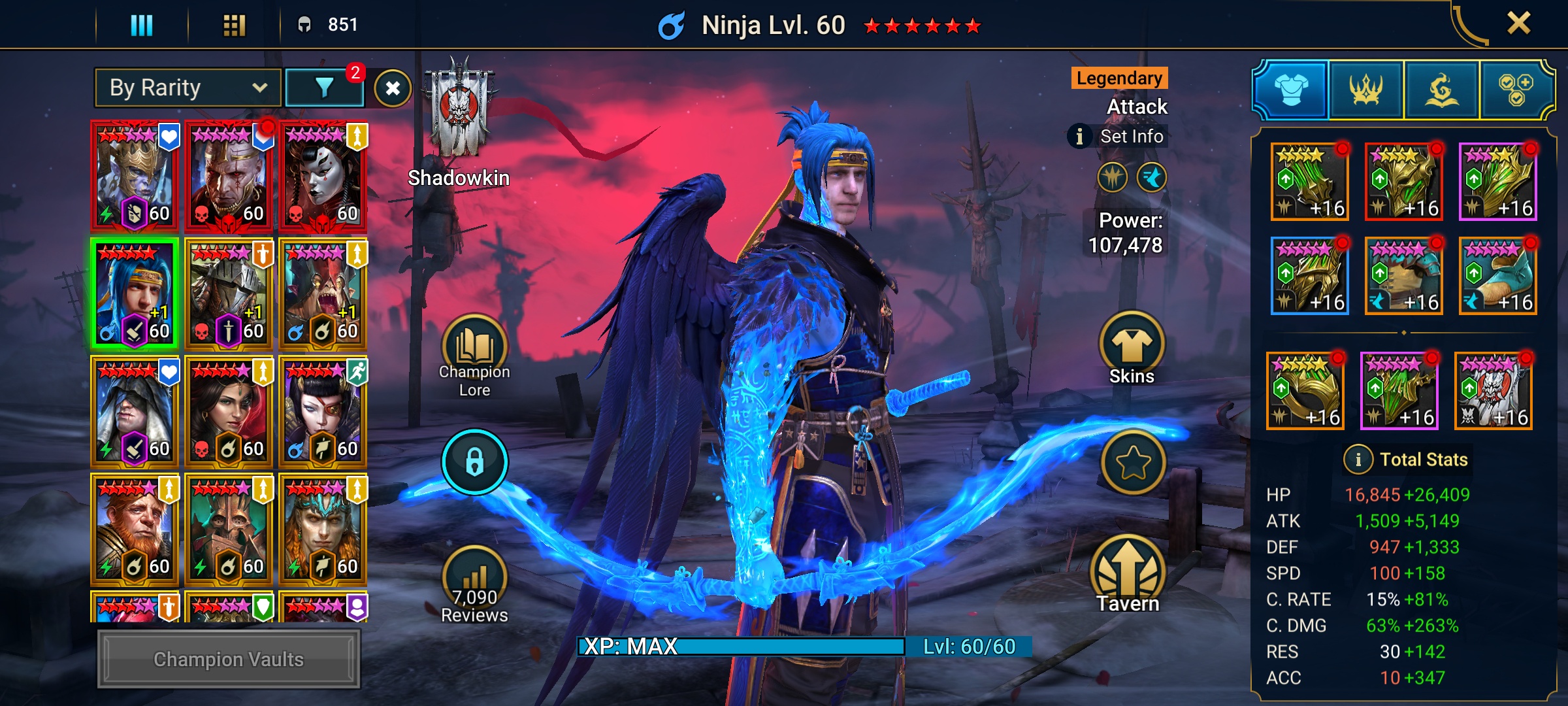Switch to the crown tab
1568x706 pixels.
1366,90
